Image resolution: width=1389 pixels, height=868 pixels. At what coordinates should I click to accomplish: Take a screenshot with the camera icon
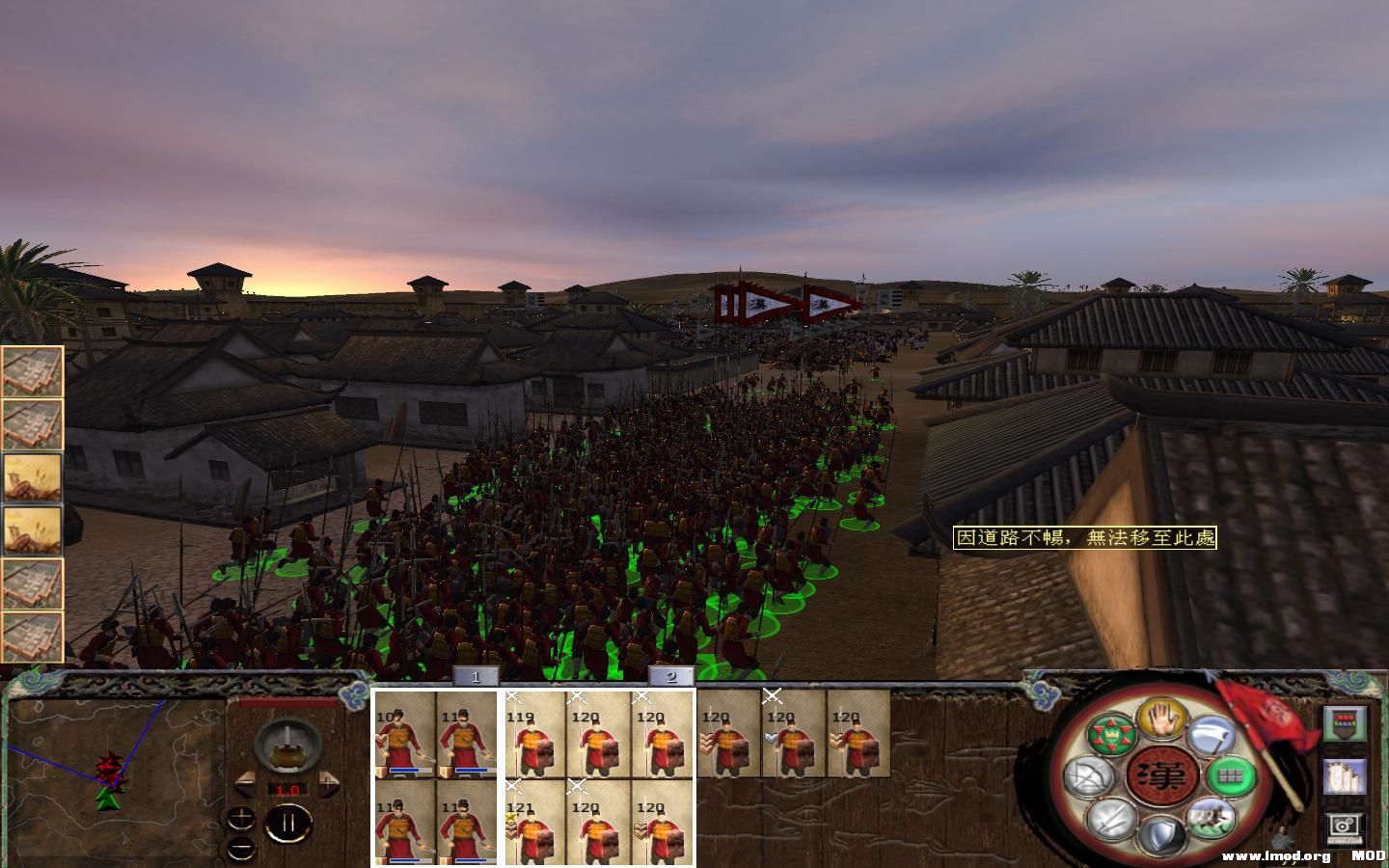pos(1344,826)
